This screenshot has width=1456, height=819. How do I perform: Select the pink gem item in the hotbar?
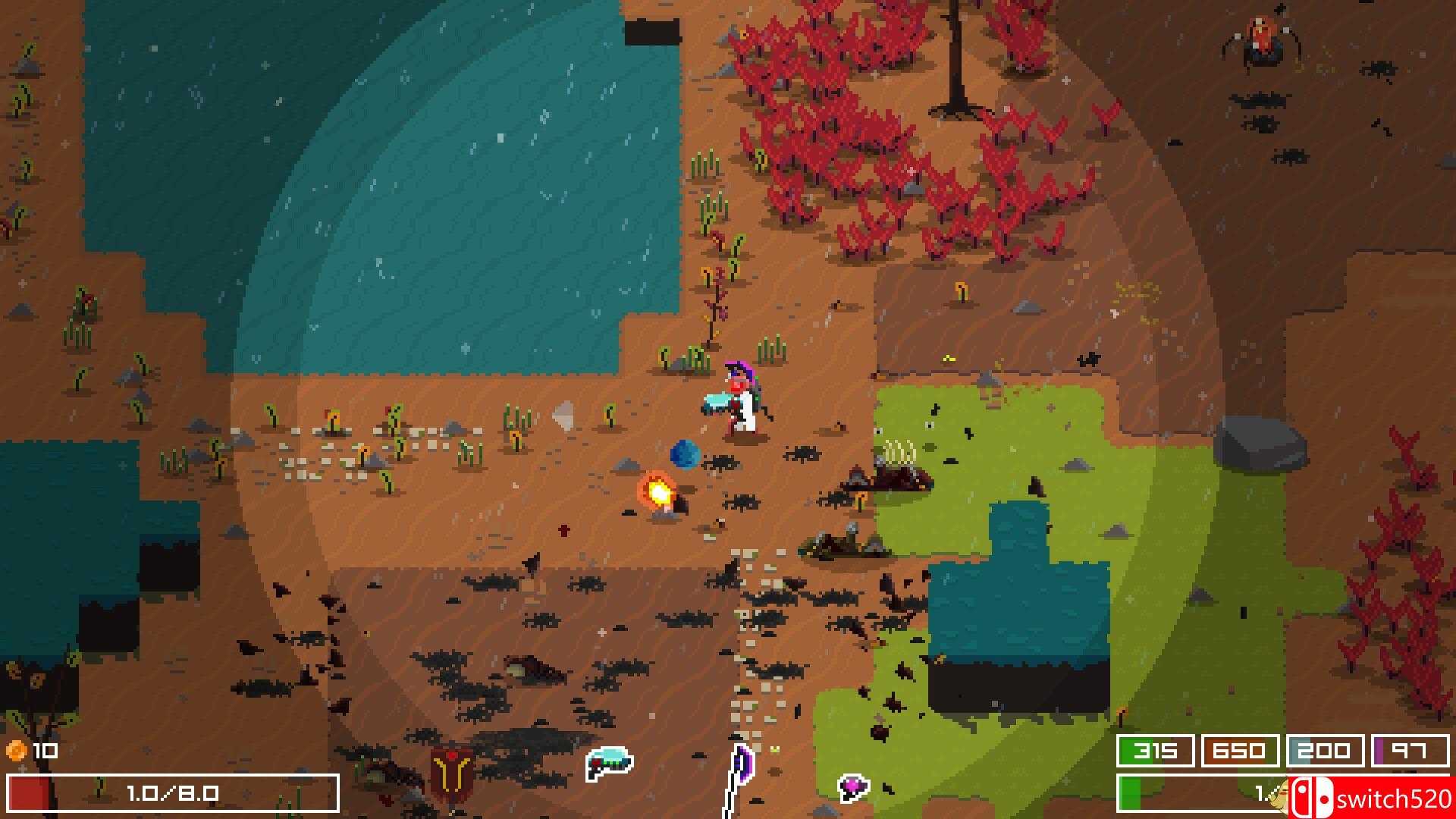tap(853, 789)
